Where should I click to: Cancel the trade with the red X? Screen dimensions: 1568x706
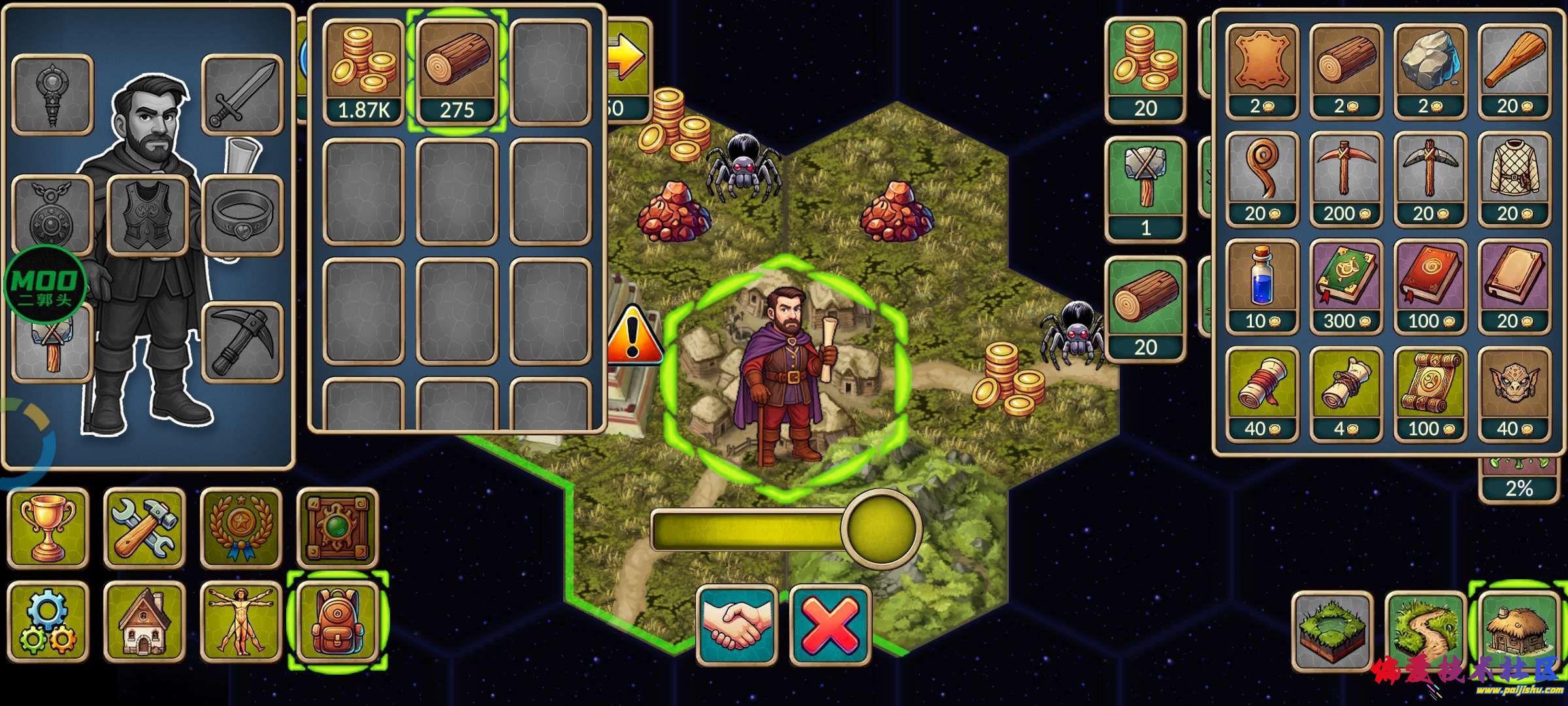pyautogui.click(x=830, y=624)
